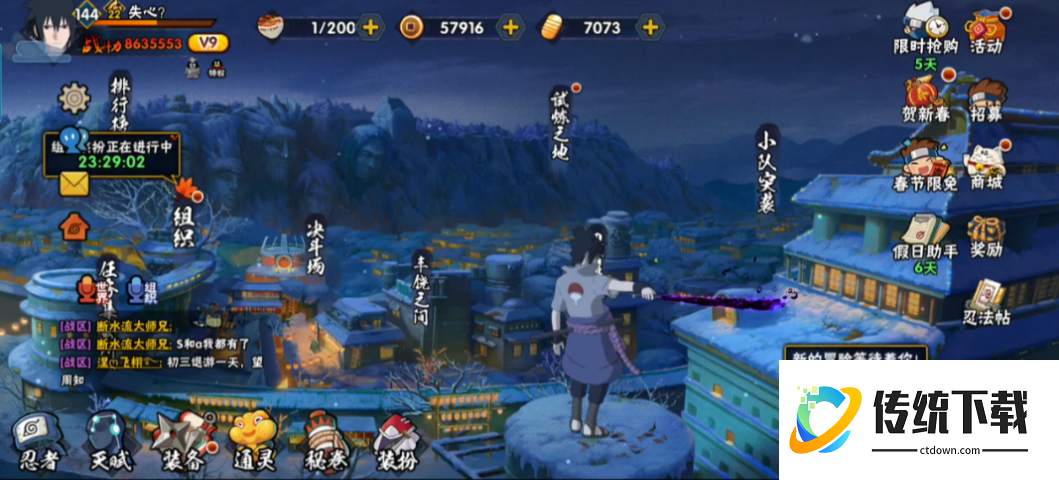Open the 招募 recruit menu
Viewport: 1059px width, 480px height.
click(x=987, y=98)
